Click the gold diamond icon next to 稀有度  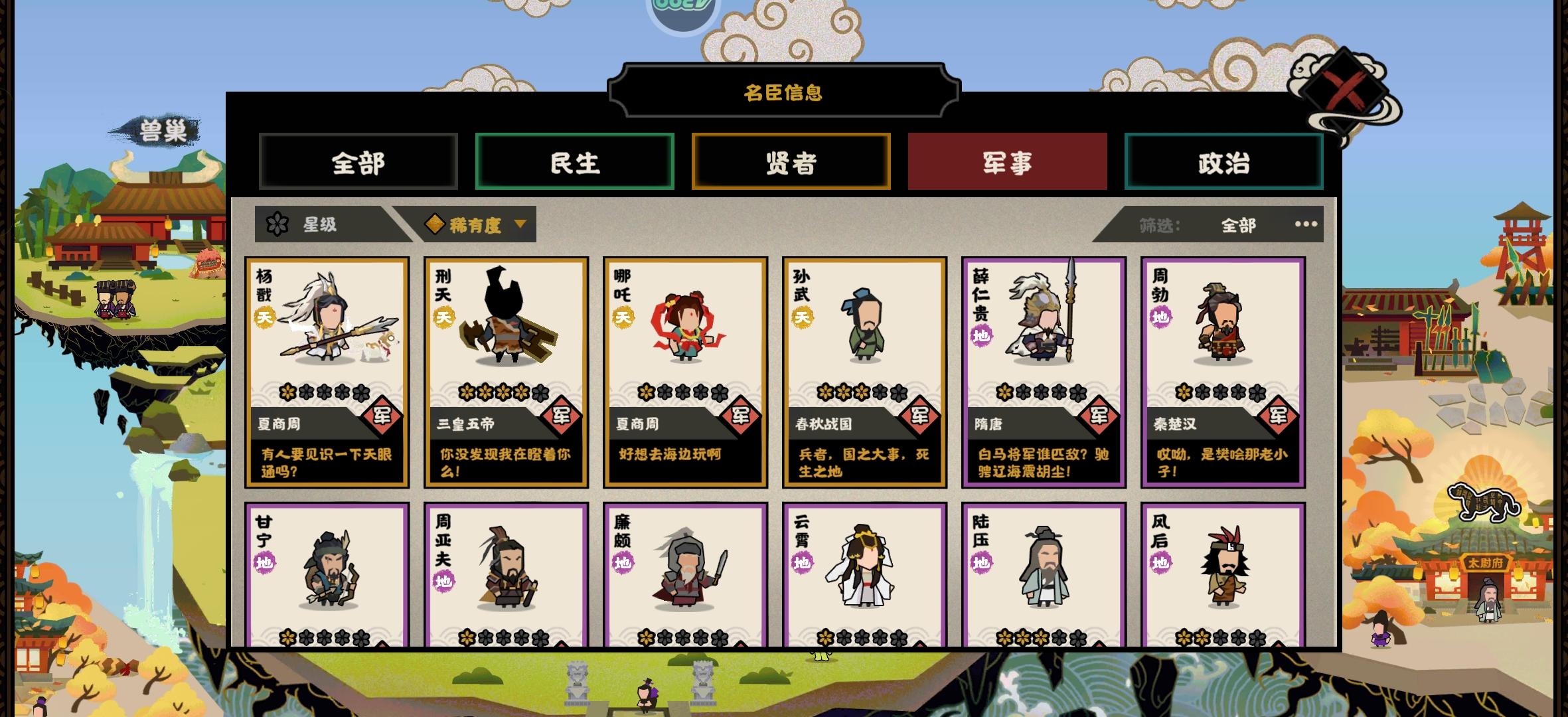pos(435,224)
